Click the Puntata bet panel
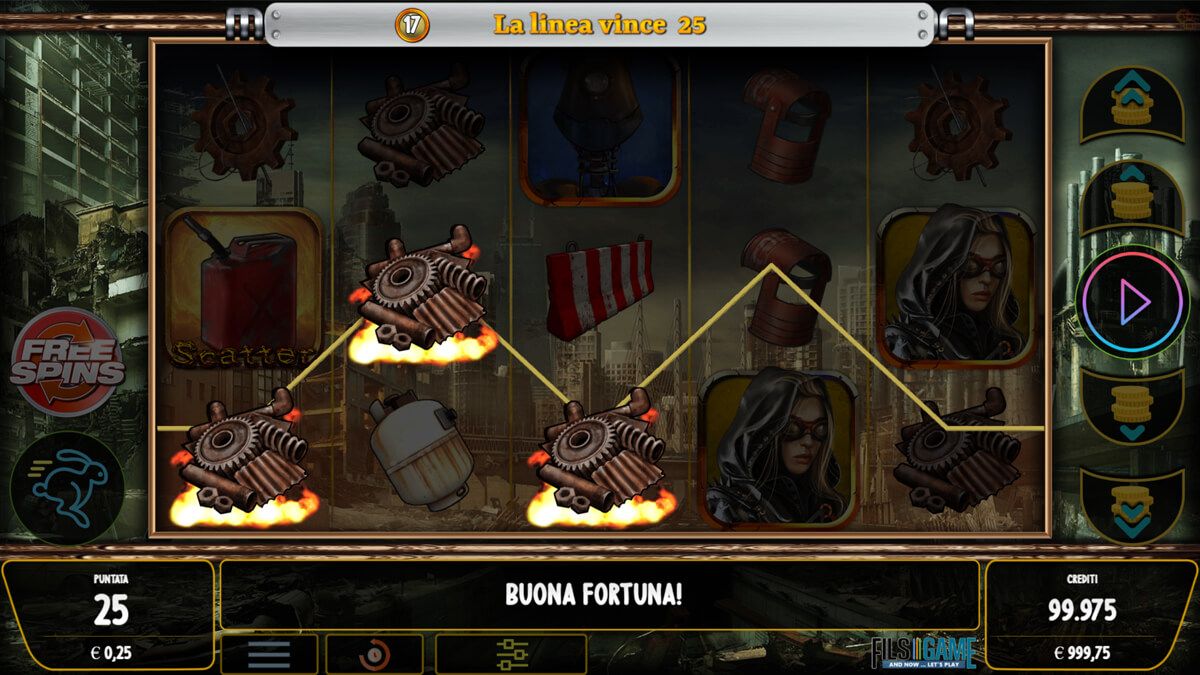 pyautogui.click(x=108, y=613)
